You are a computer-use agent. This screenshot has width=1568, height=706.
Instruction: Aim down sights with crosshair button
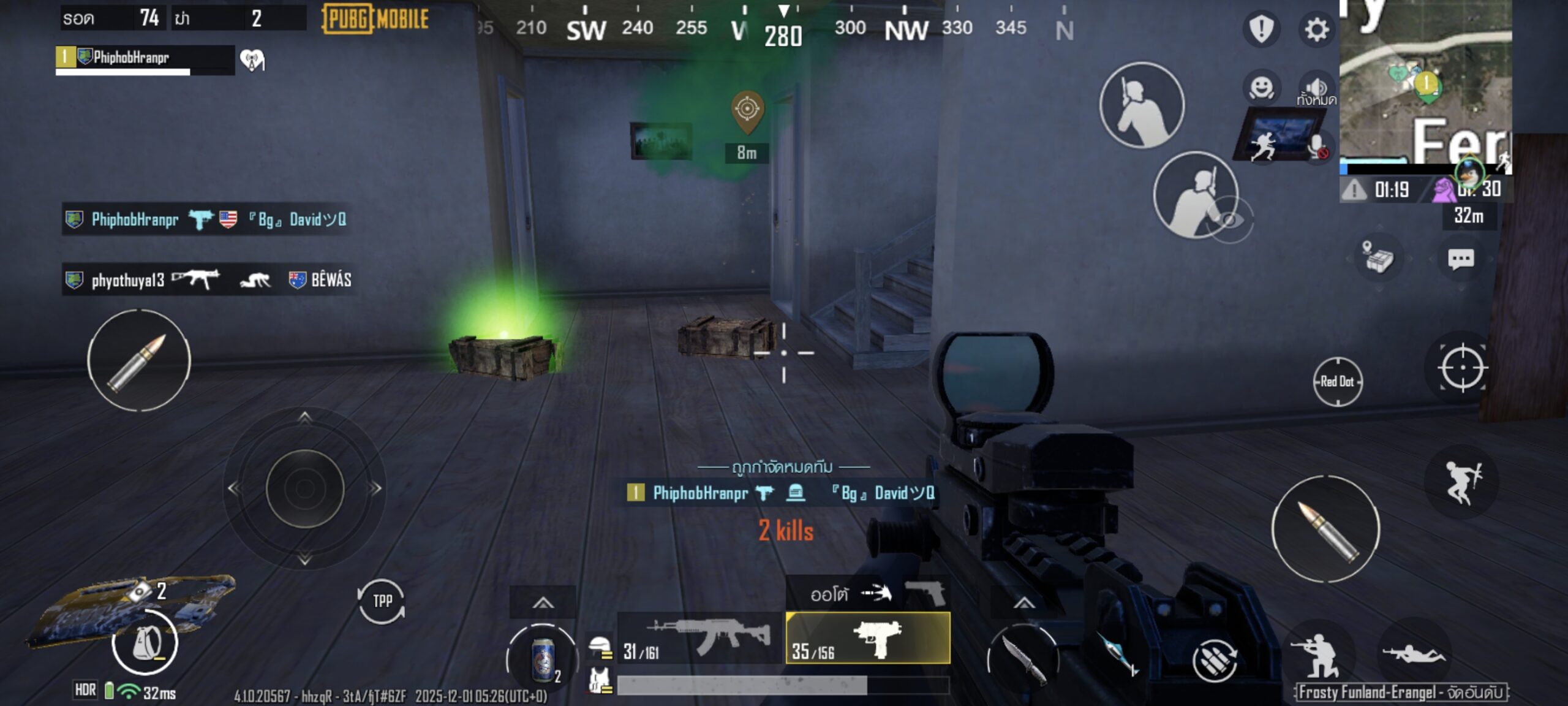[1462, 368]
